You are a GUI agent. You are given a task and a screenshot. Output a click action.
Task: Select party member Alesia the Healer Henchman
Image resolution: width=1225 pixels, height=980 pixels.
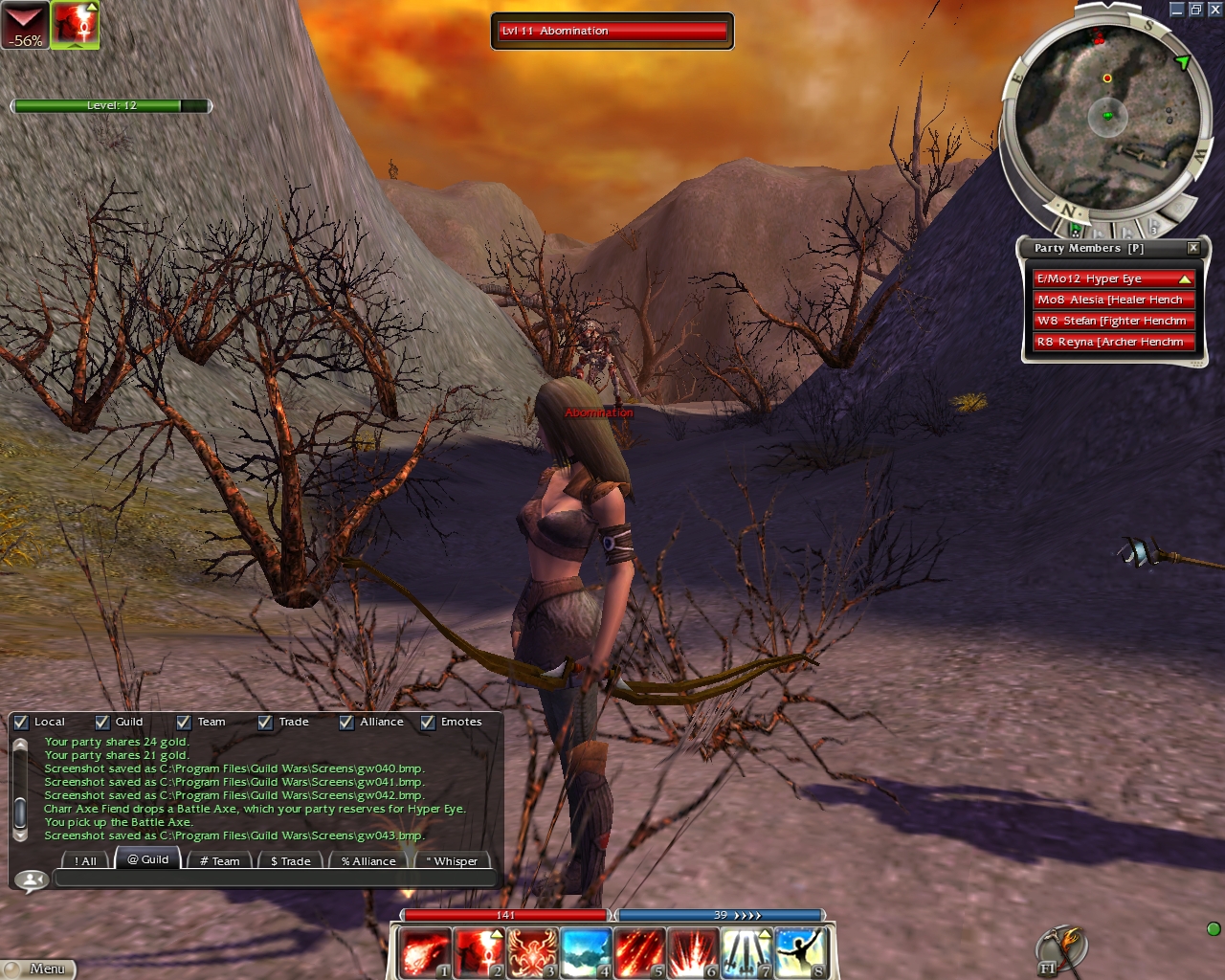(x=1114, y=300)
